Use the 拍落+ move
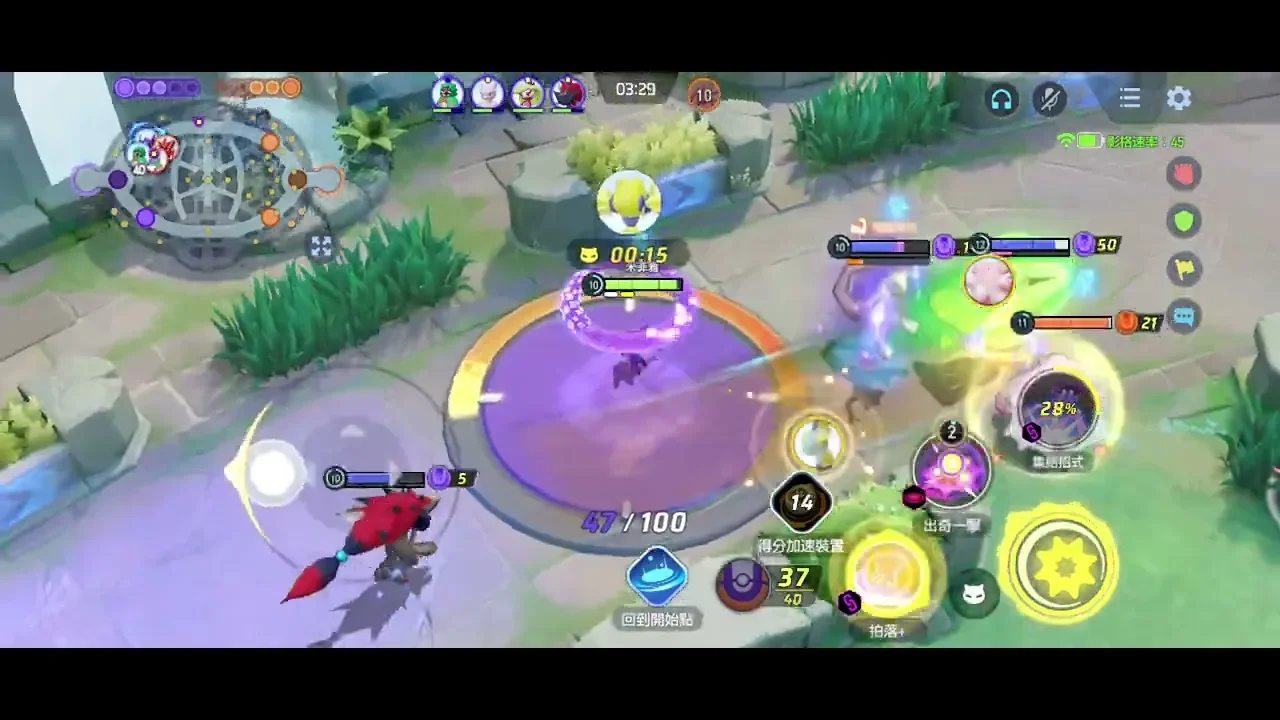1280x720 pixels. [888, 574]
